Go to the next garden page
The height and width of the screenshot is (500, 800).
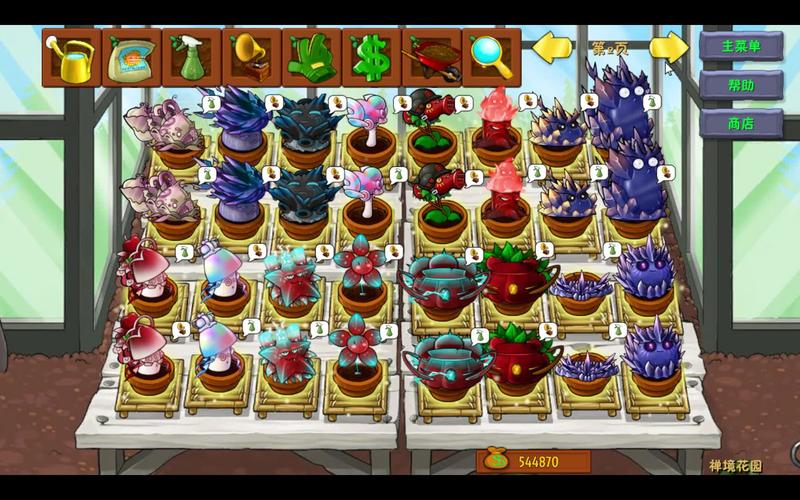668,47
